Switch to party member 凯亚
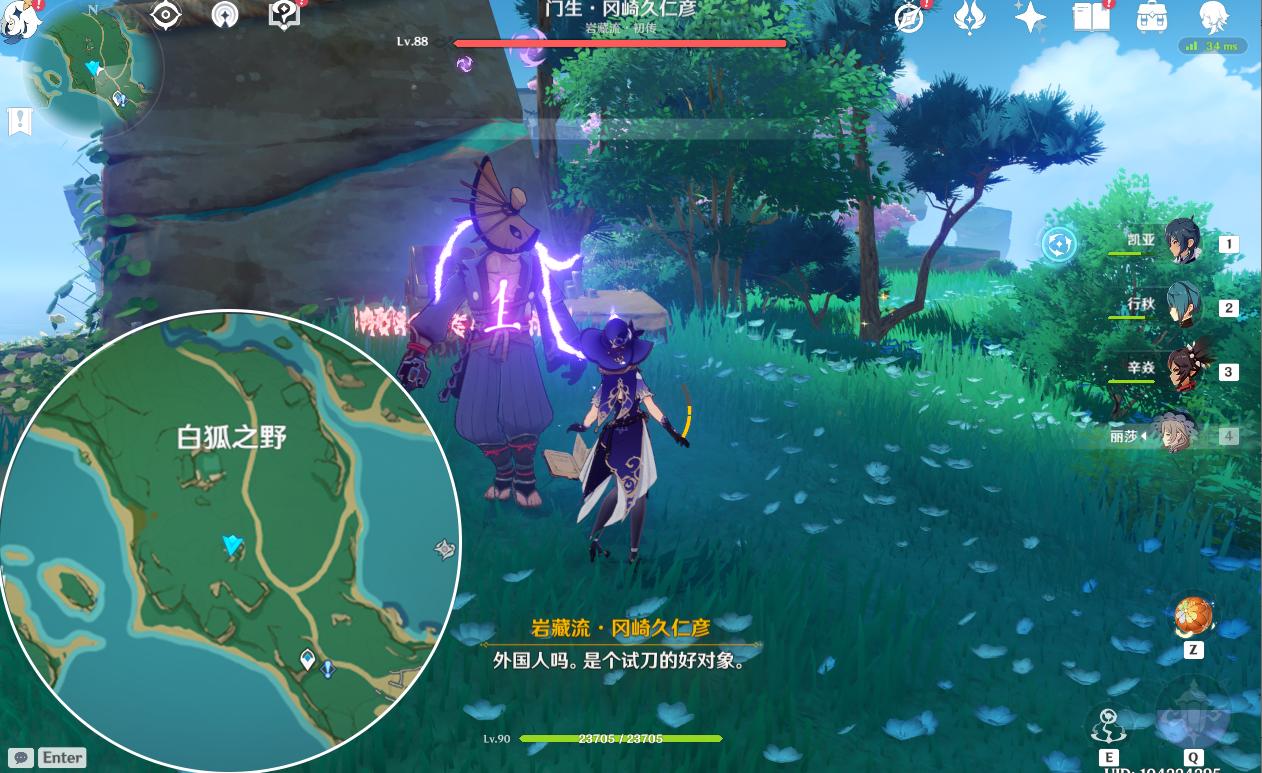The height and width of the screenshot is (773, 1262). (x=1184, y=242)
